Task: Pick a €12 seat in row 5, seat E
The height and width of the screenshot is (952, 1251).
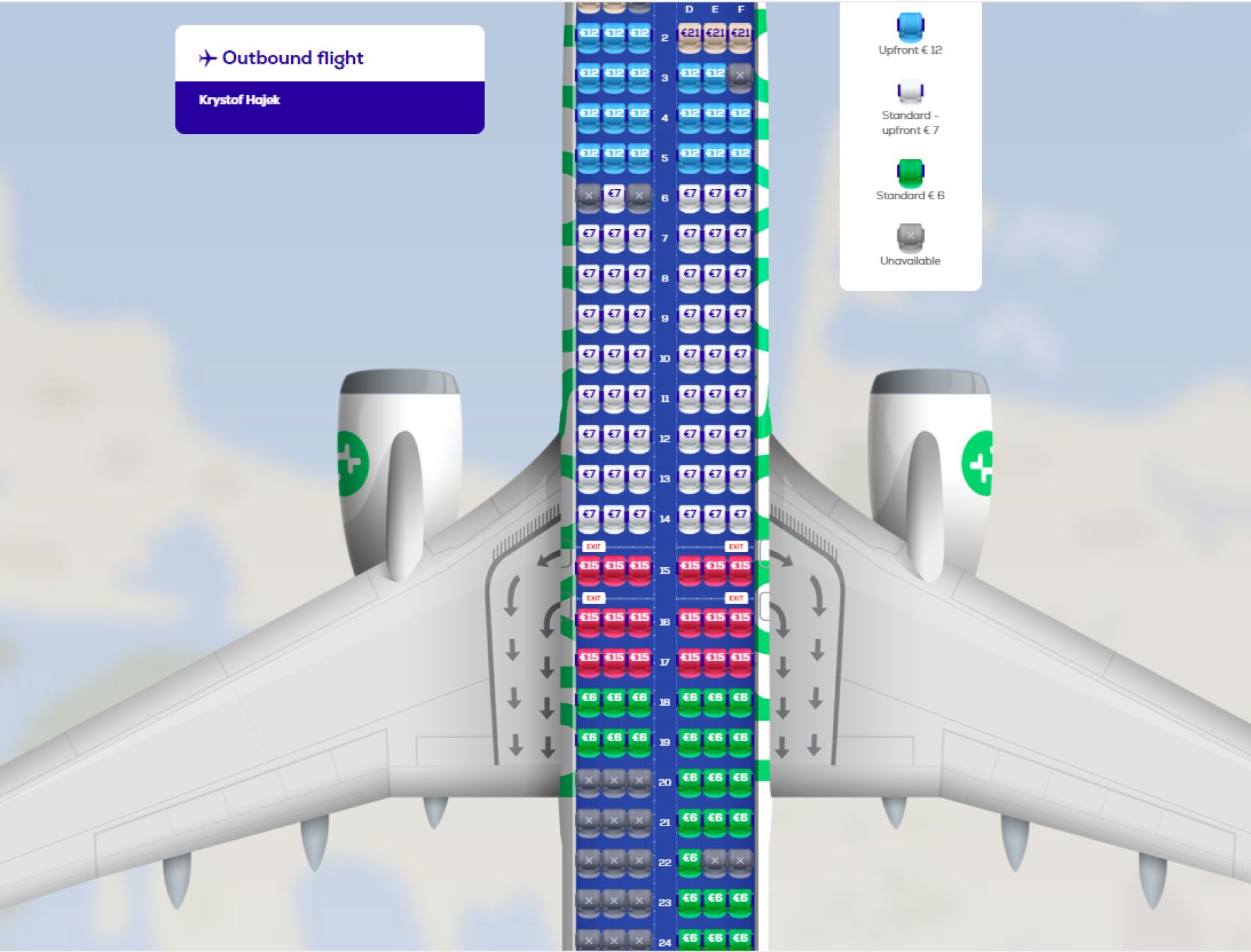Action: tap(714, 155)
